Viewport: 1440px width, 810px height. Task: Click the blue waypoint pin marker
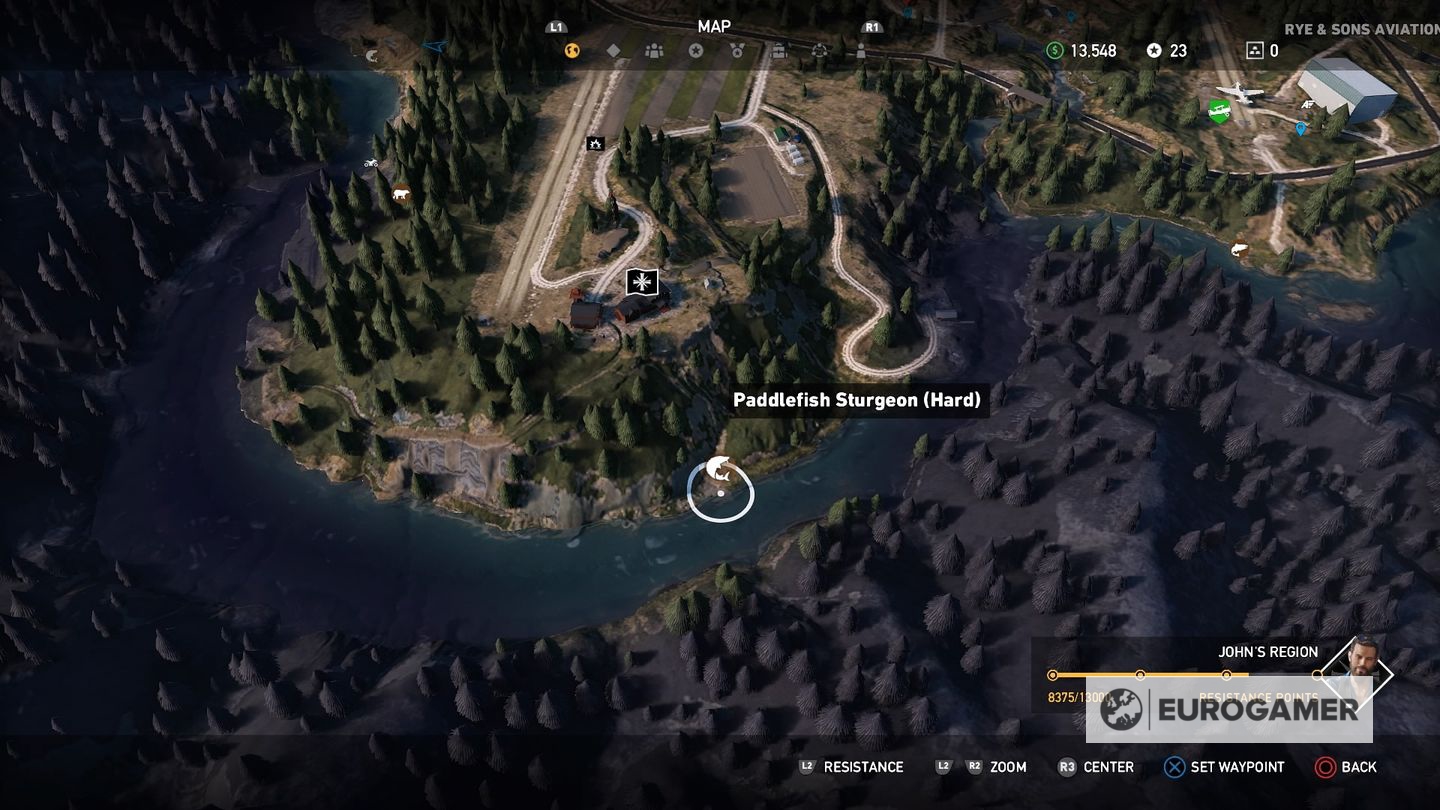(x=1300, y=129)
